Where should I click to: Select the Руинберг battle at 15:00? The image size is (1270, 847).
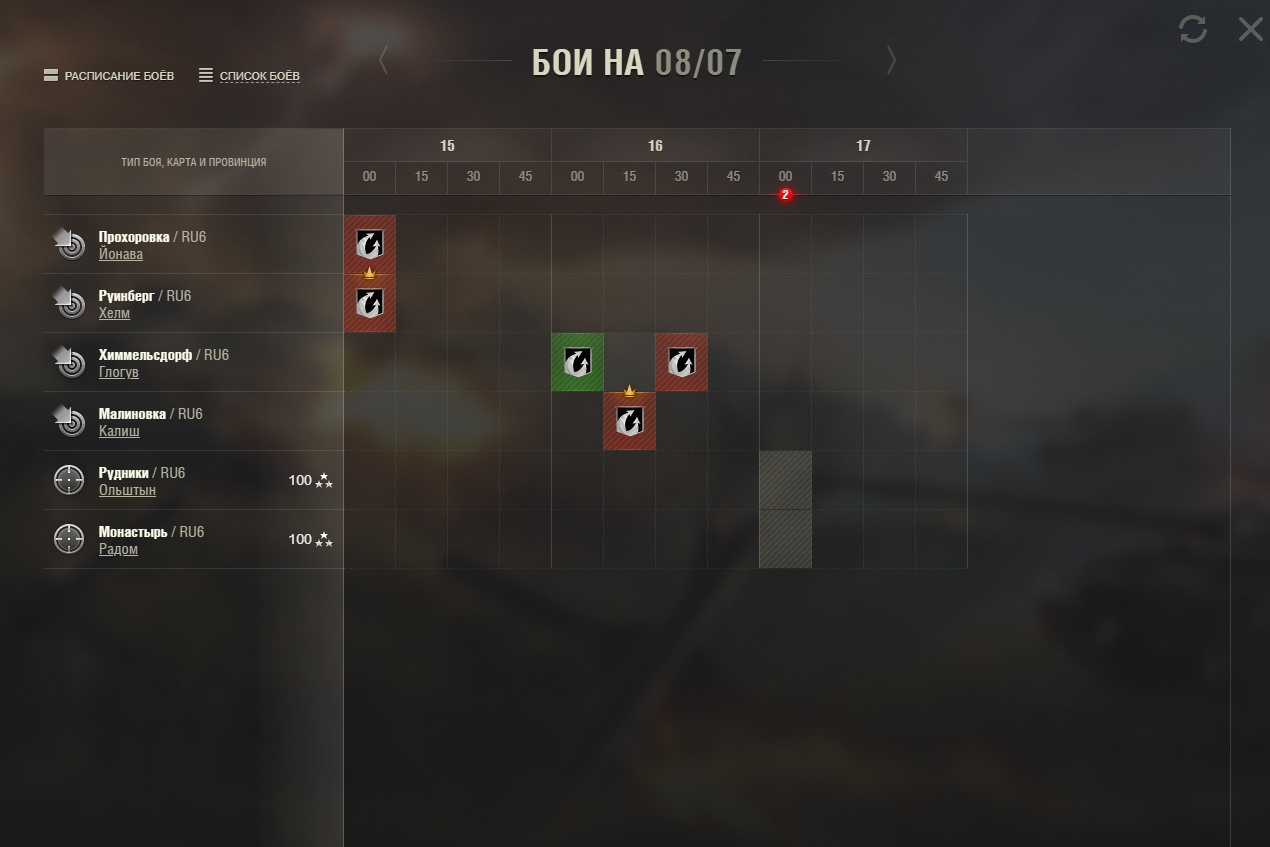[x=370, y=303]
